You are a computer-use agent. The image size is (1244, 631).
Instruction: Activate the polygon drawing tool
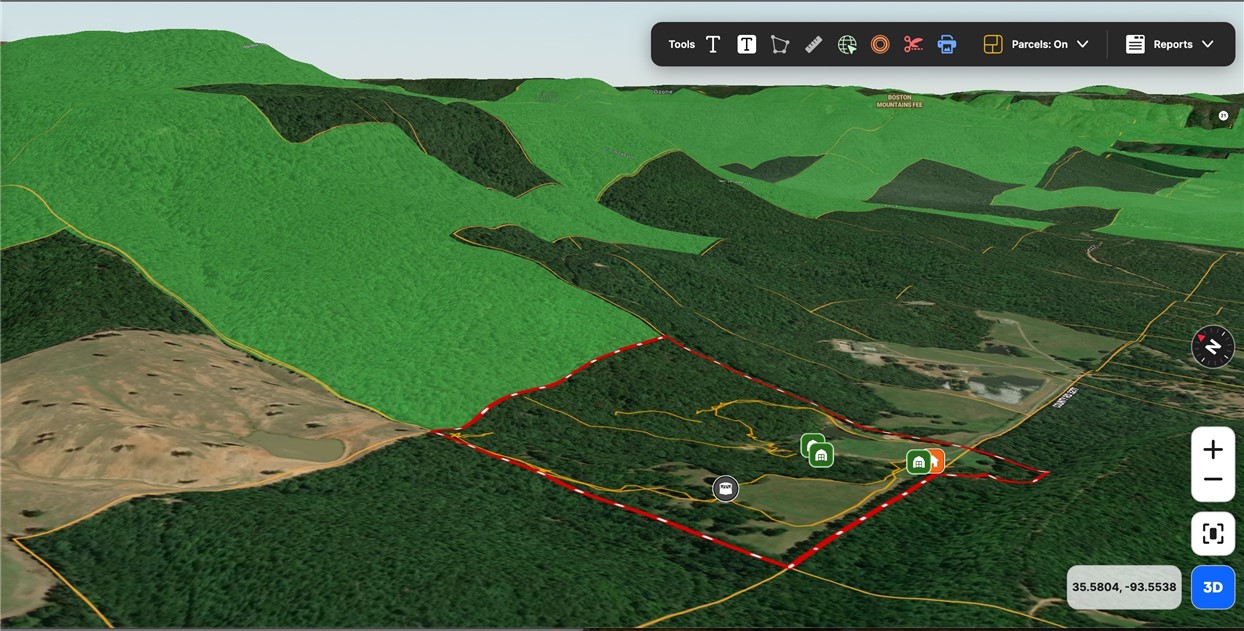780,44
